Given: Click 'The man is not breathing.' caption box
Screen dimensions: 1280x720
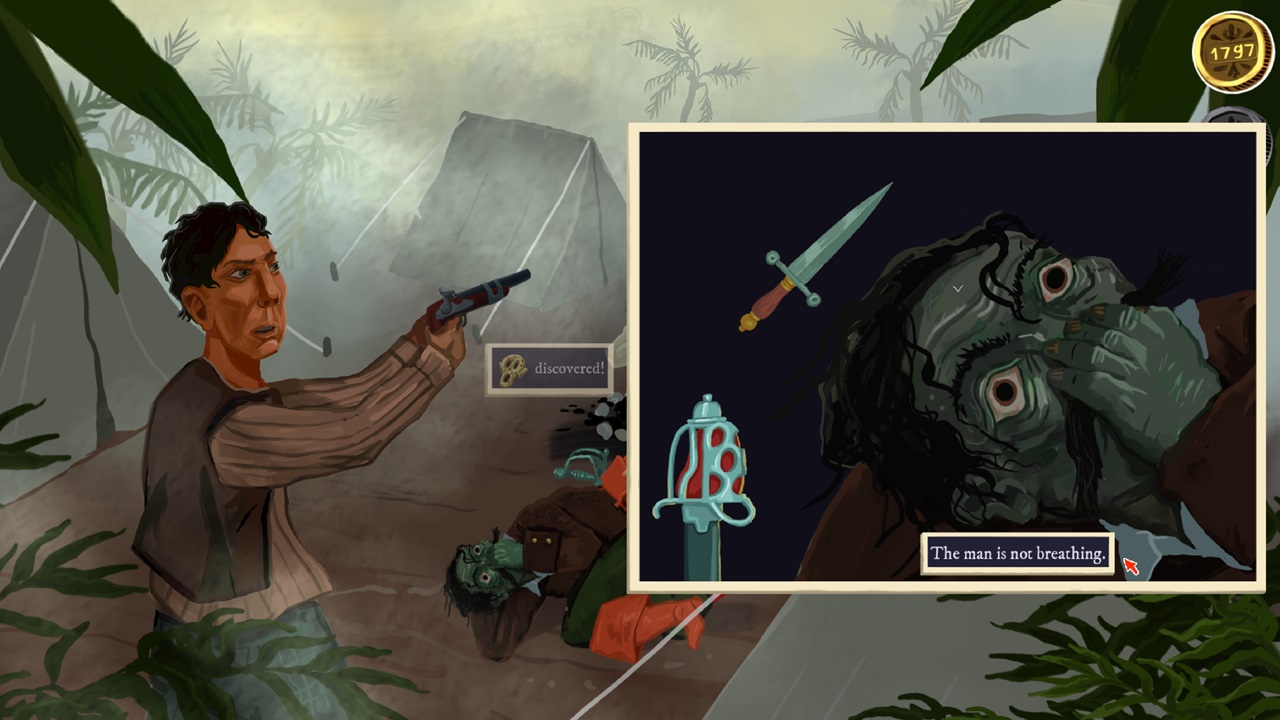Looking at the screenshot, I should (x=1017, y=553).
